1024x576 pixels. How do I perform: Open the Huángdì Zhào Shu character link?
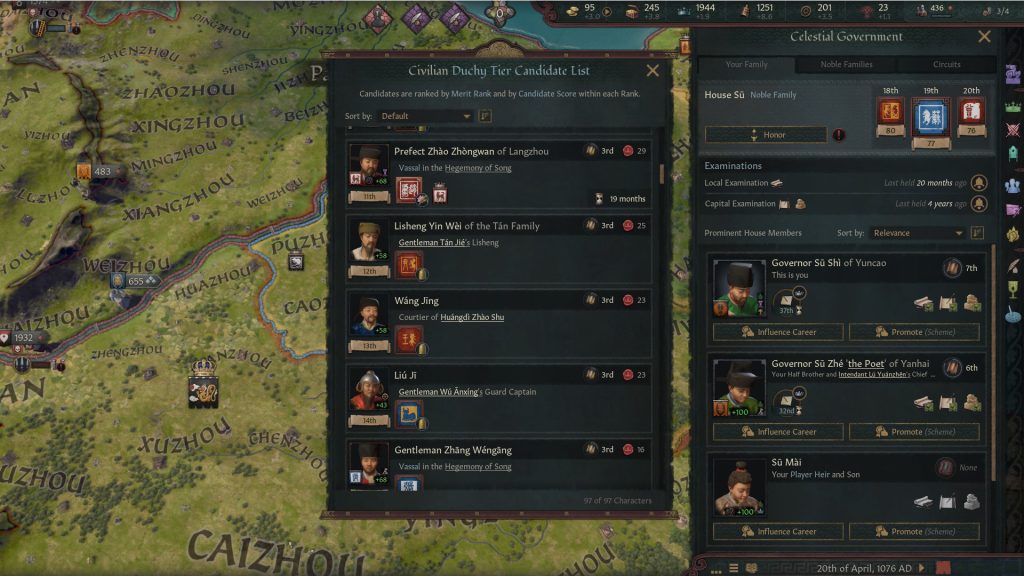click(x=471, y=318)
